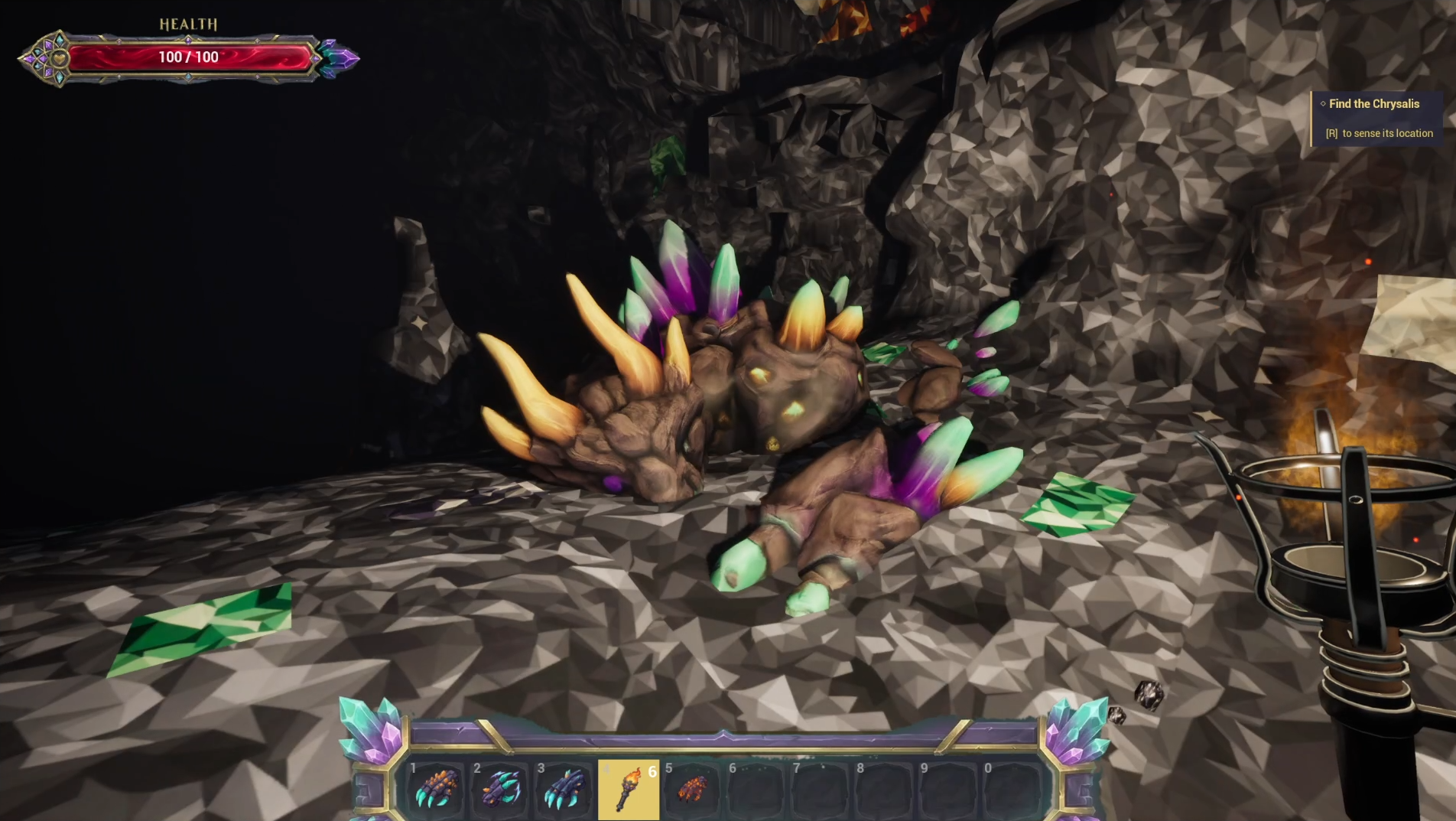Select the dark clawed glove in slot 3
Screen dimensions: 1456x821
566,792
